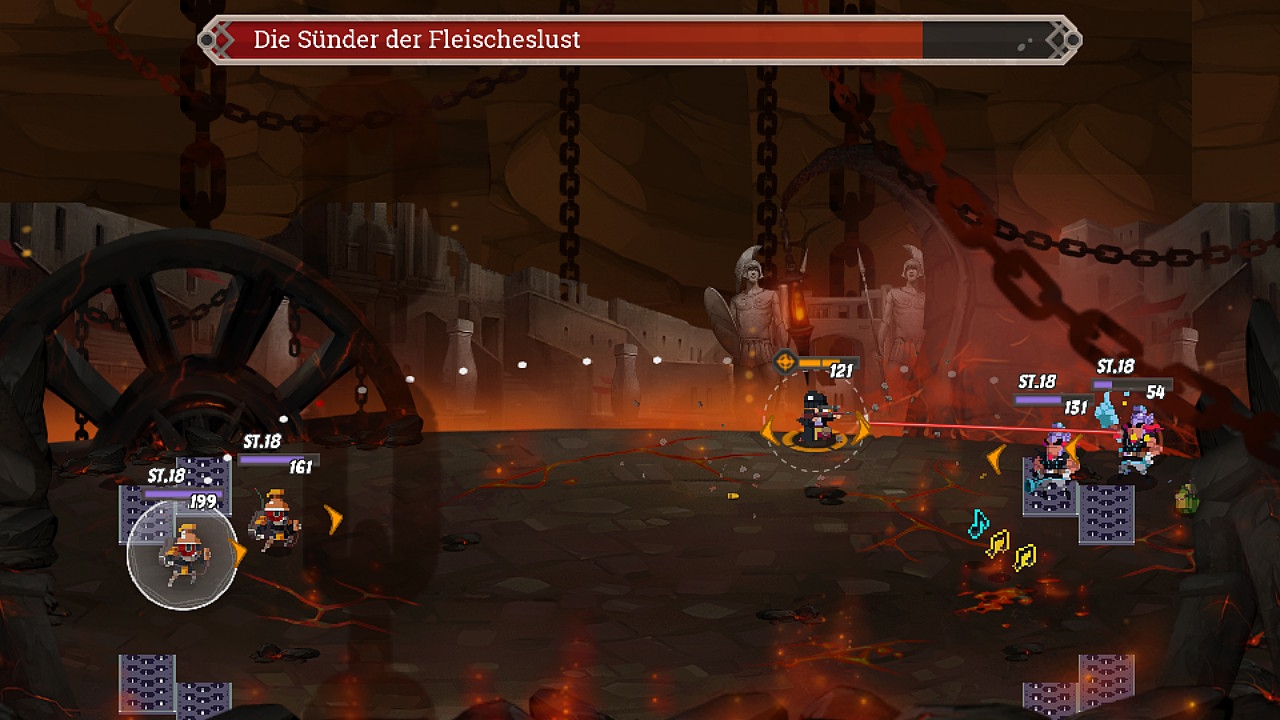Image resolution: width=1280 pixels, height=720 pixels.
Task: Select the orange arrow near the right-side fighters
Action: (994, 458)
